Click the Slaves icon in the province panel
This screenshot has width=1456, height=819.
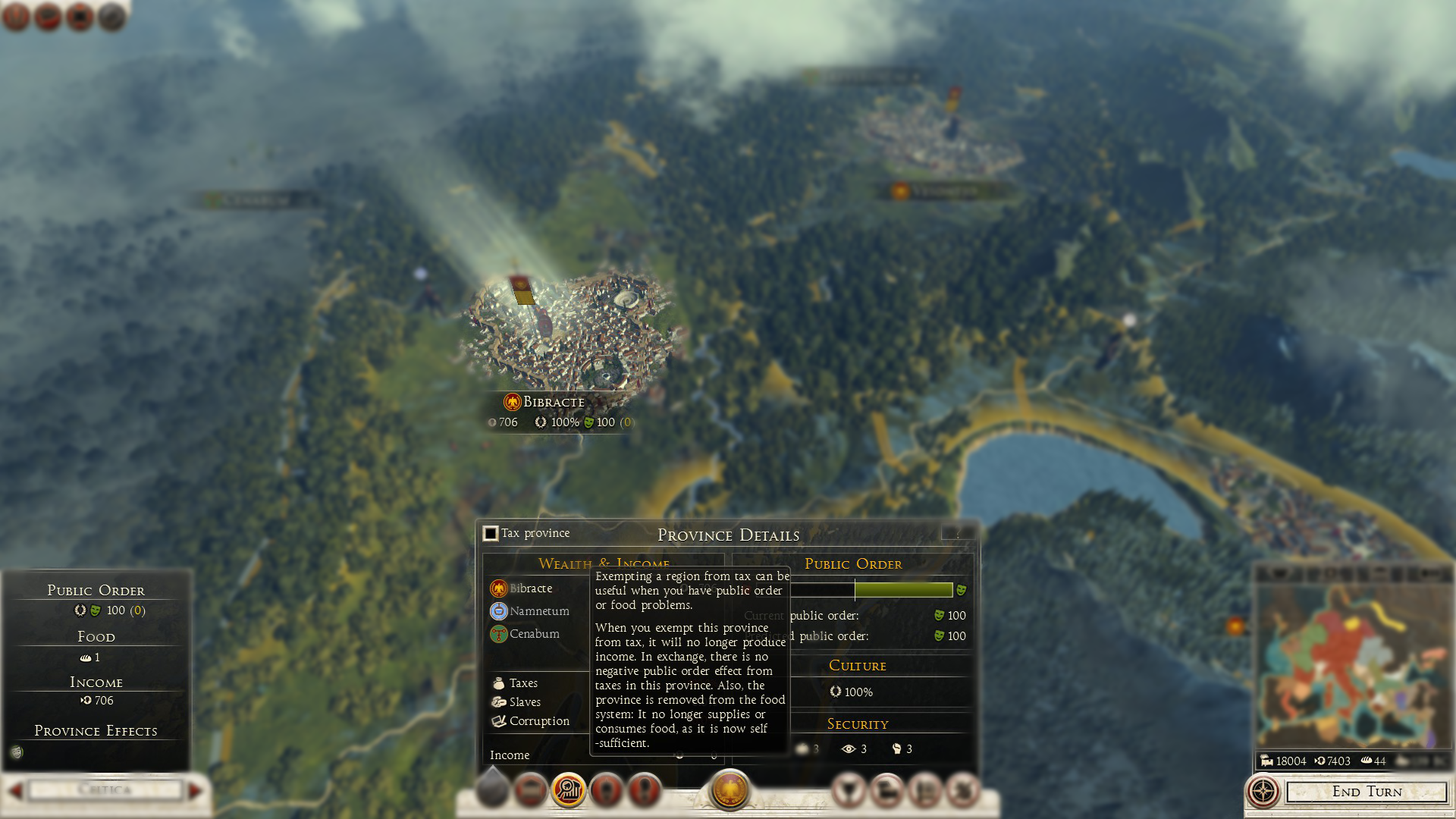[x=498, y=701]
